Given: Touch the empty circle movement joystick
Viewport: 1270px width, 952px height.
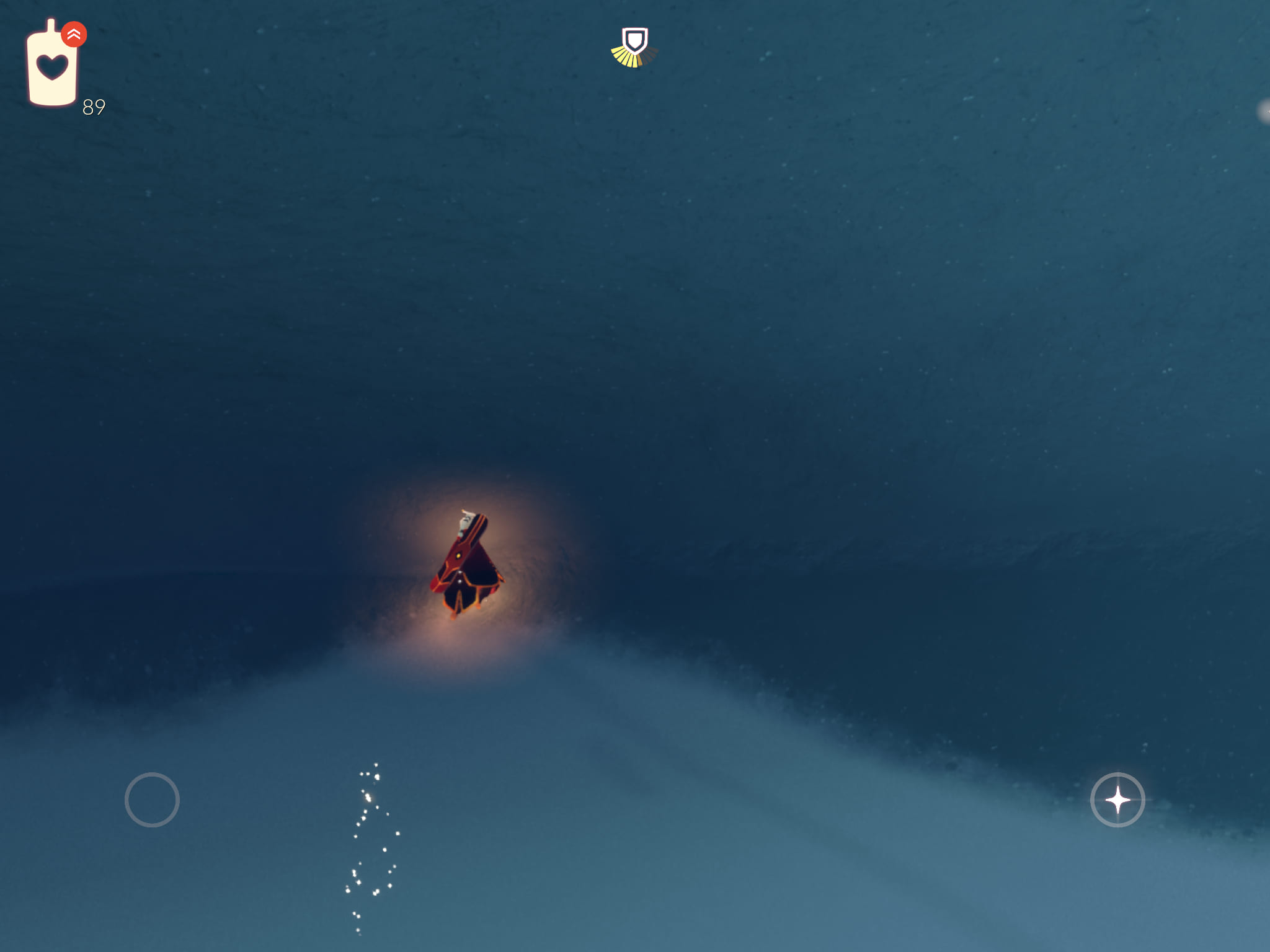Looking at the screenshot, I should [152, 800].
